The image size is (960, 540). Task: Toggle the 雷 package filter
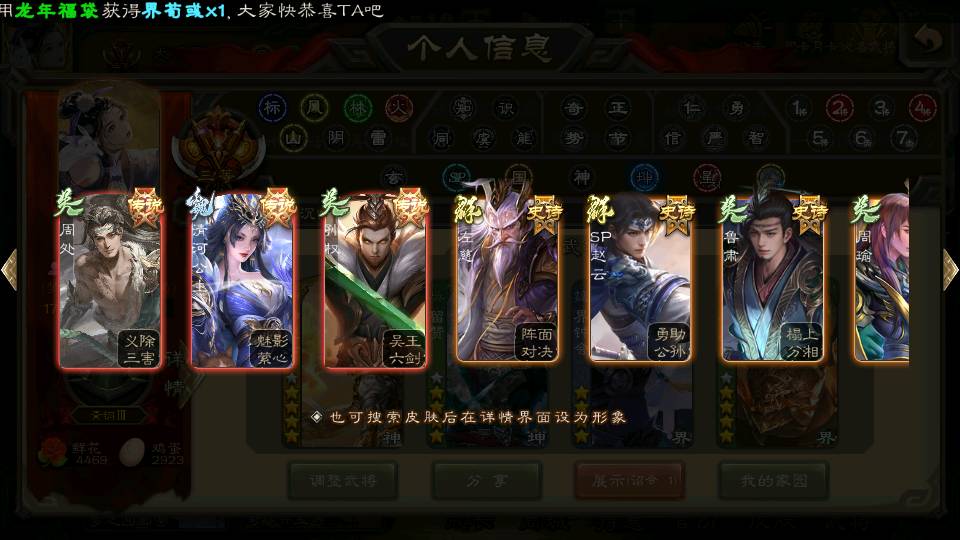coord(378,137)
